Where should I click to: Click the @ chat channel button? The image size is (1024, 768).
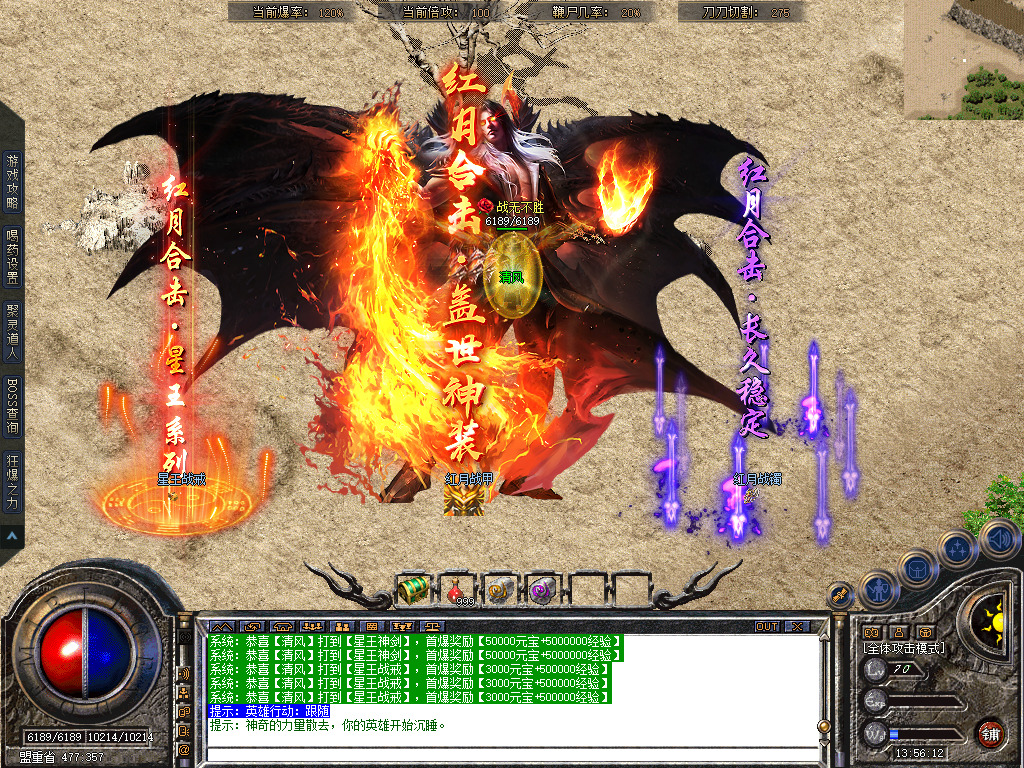(x=185, y=749)
